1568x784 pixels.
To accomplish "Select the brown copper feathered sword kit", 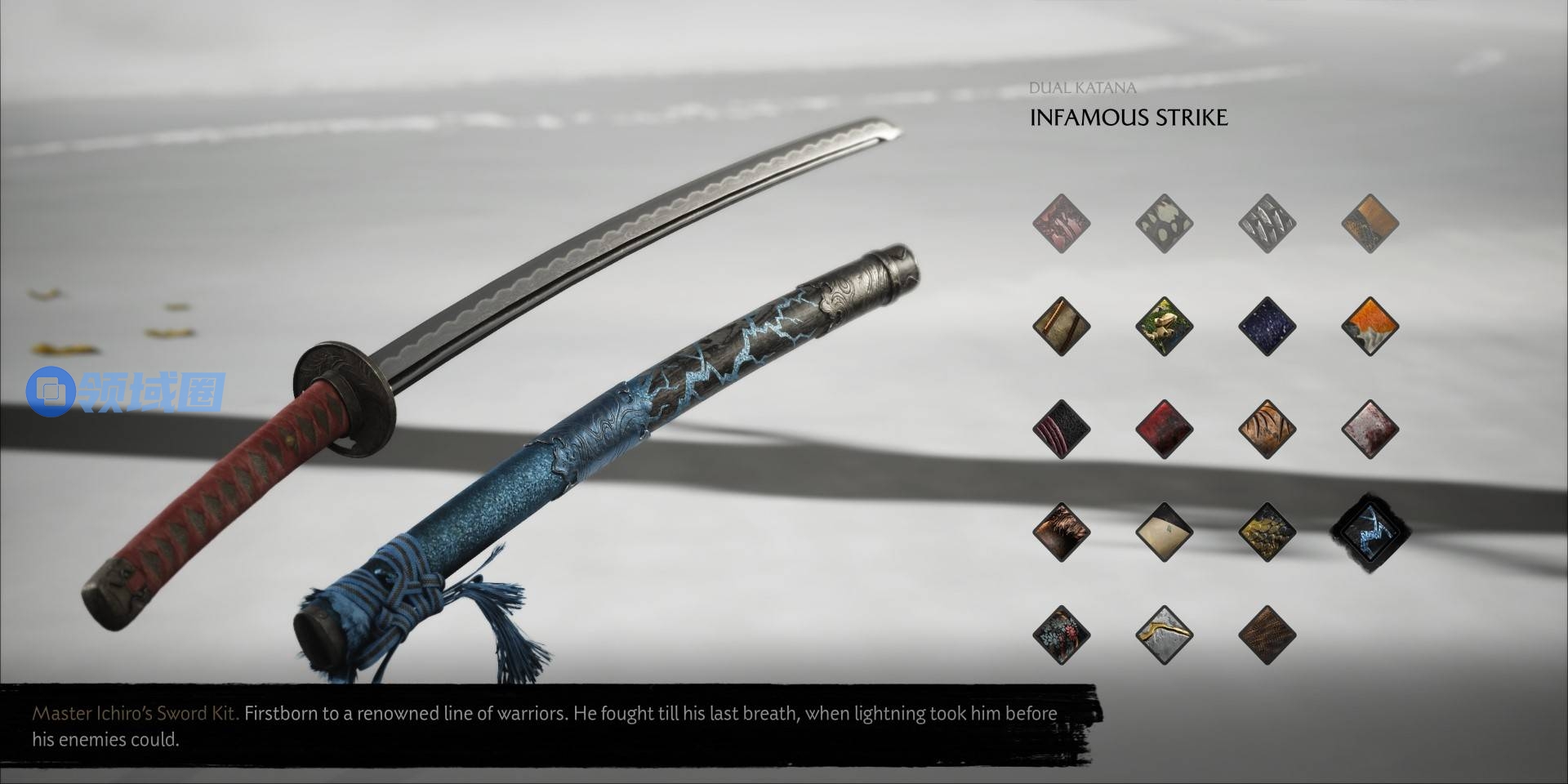I will pyautogui.click(x=1062, y=532).
